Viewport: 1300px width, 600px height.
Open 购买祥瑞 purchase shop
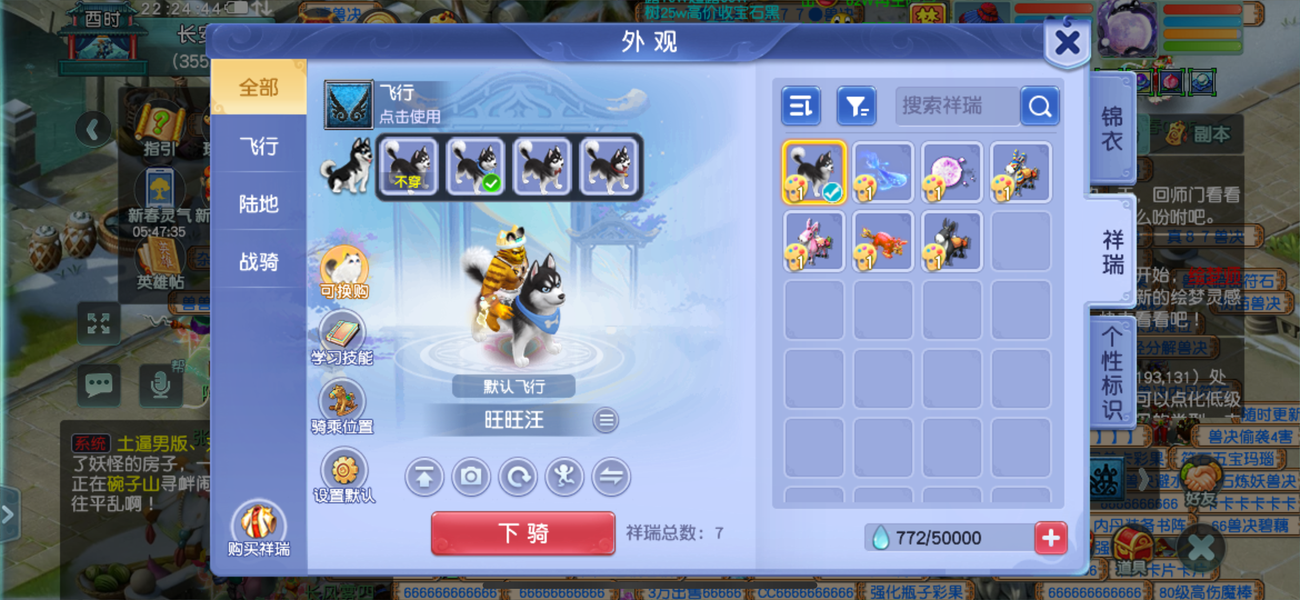pyautogui.click(x=258, y=529)
